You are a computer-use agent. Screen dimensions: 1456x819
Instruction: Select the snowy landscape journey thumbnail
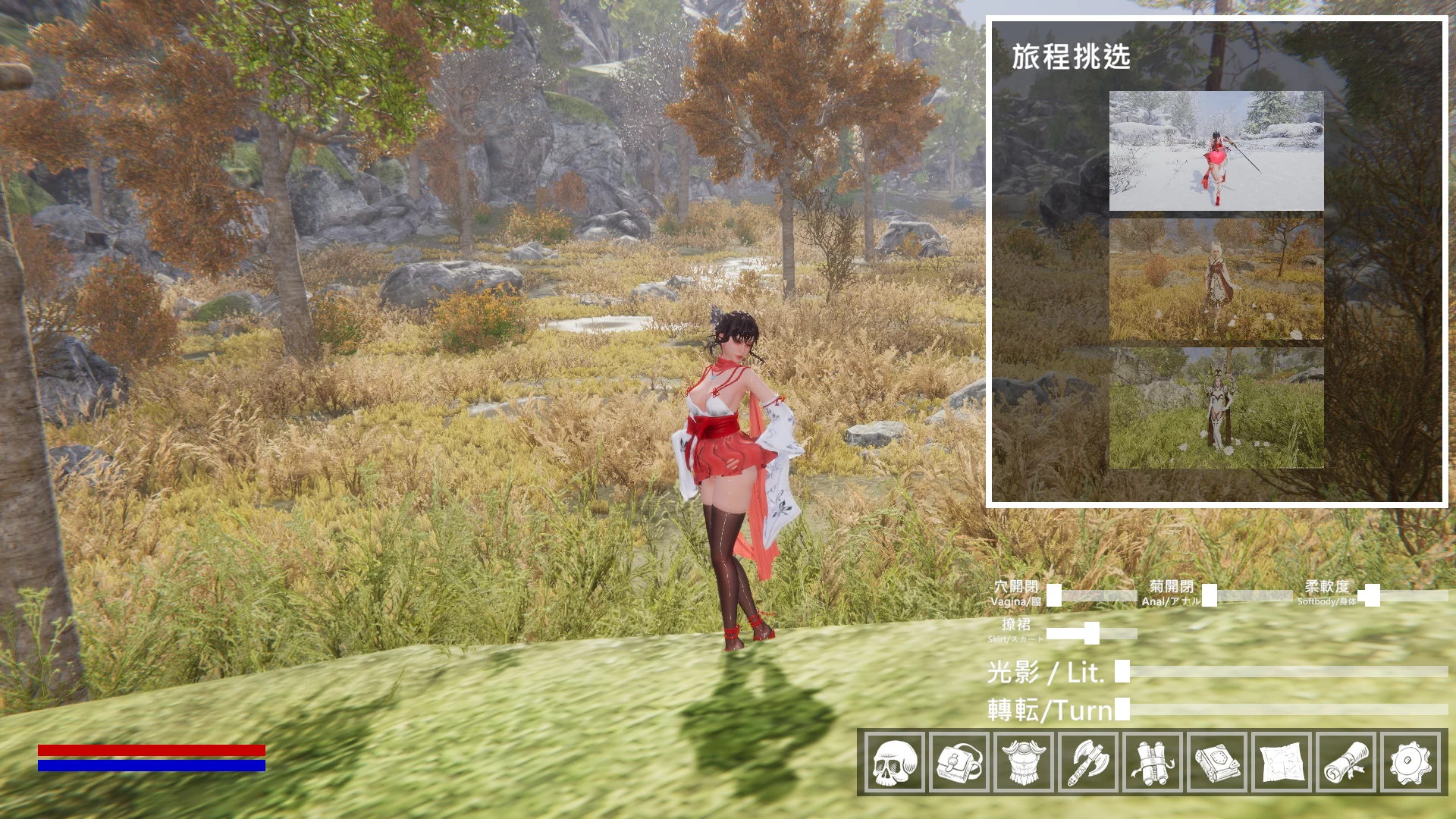point(1214,152)
